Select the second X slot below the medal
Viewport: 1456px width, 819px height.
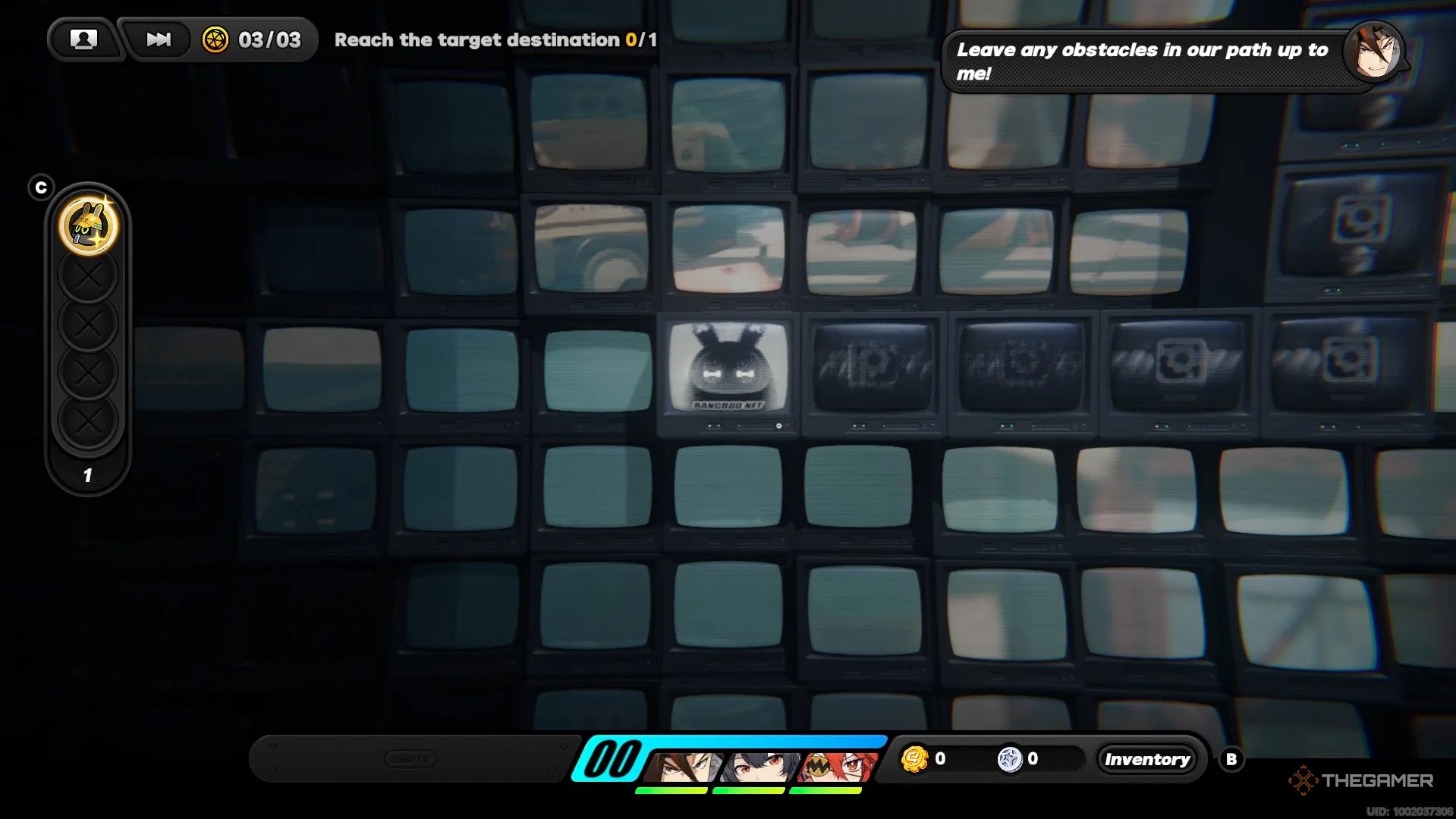[87, 322]
